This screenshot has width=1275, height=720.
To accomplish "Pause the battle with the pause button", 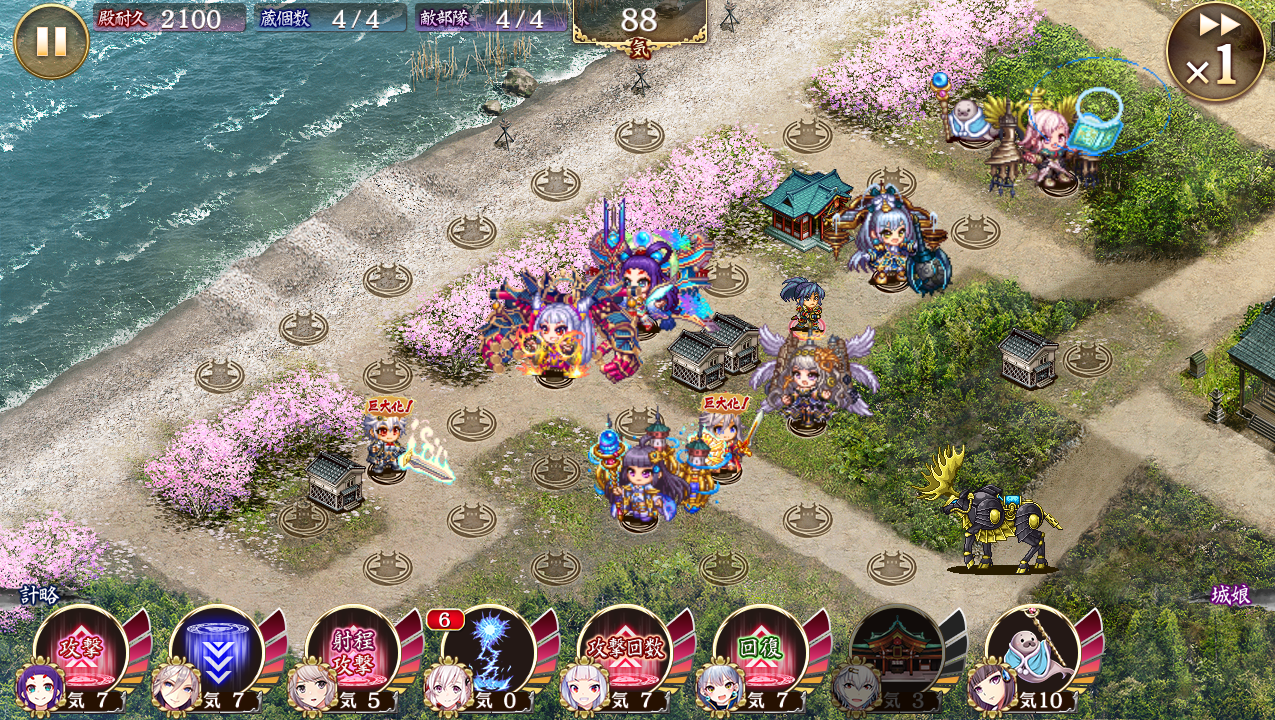I will tap(51, 41).
